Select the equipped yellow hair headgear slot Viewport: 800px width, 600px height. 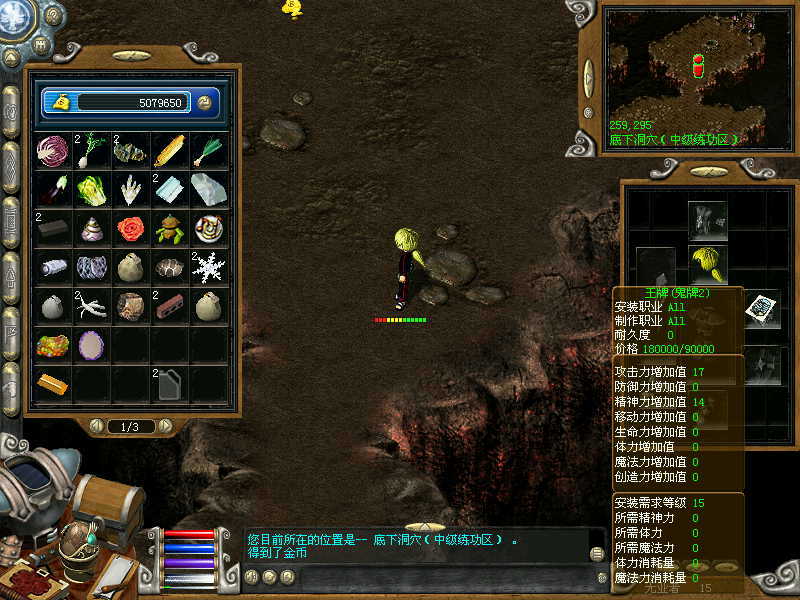point(707,264)
